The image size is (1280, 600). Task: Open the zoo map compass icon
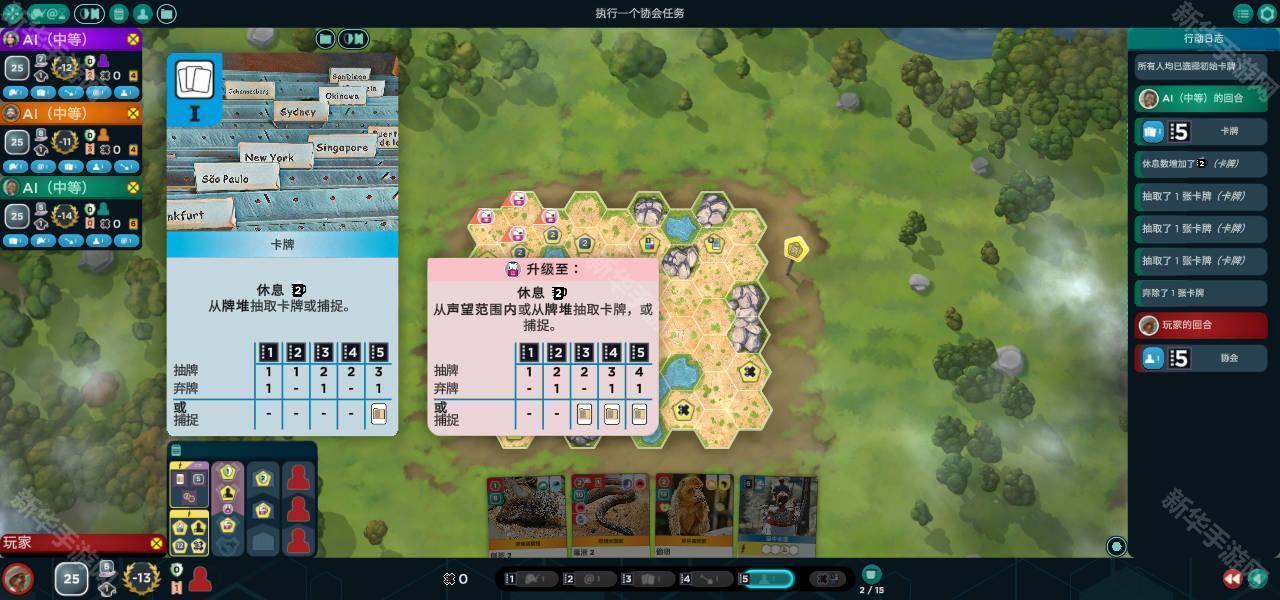coord(15,14)
